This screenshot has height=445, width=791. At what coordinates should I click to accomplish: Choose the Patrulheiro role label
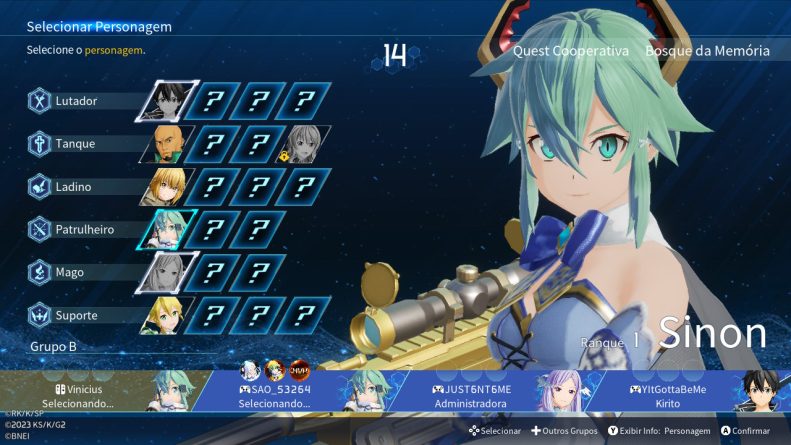tap(84, 230)
